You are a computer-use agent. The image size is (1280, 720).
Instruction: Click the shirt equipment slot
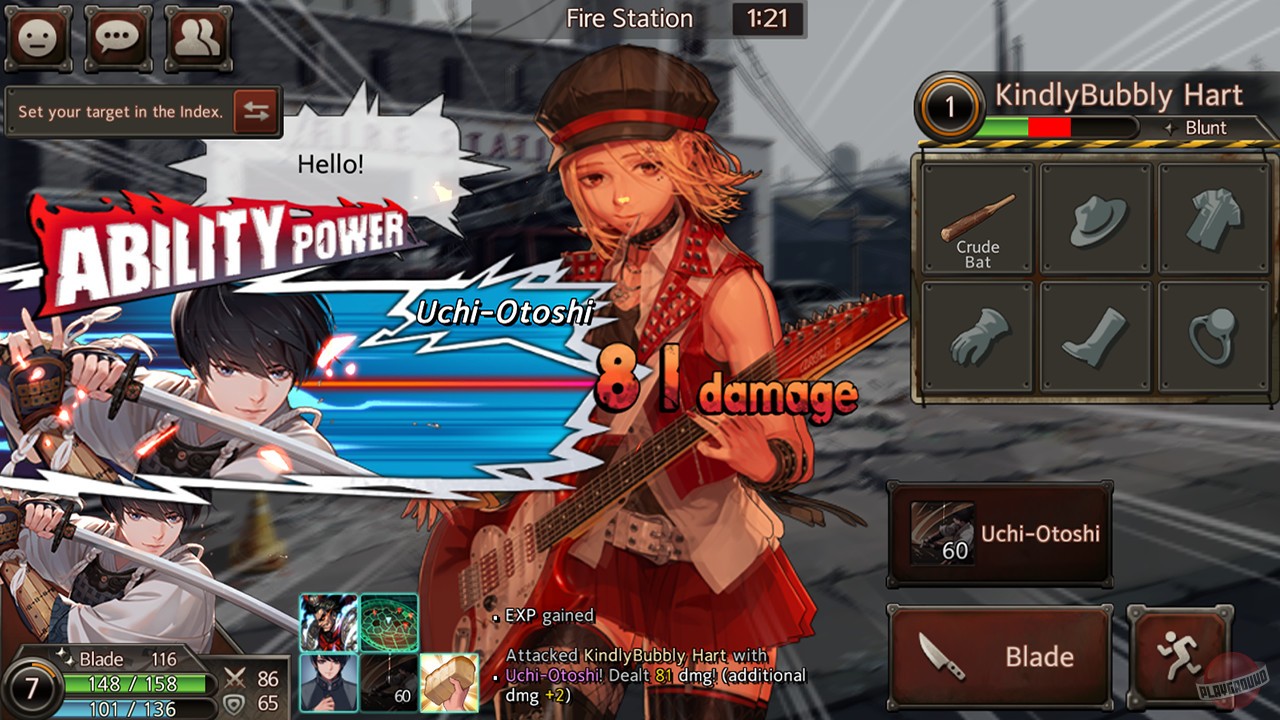(1212, 219)
